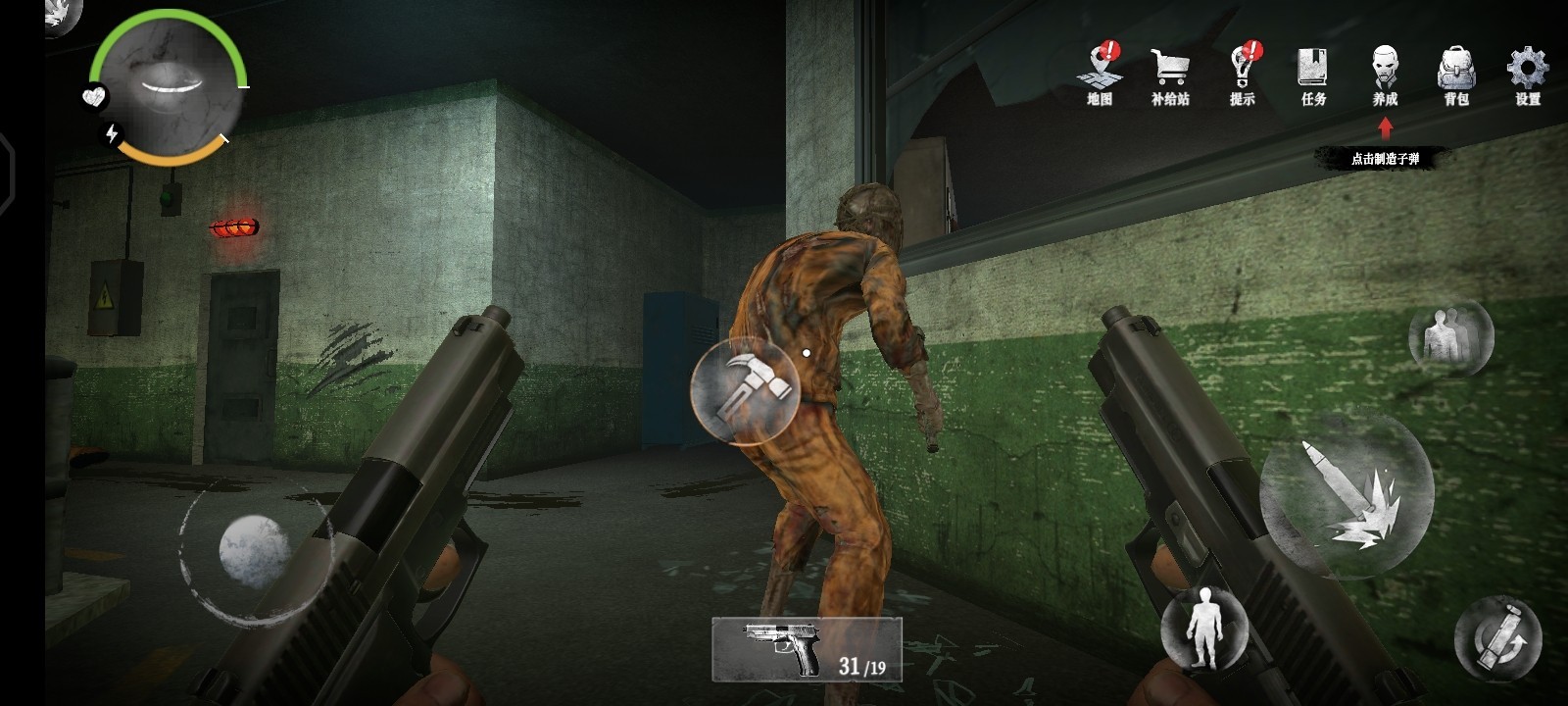Select the pistol weapon slot
The width and height of the screenshot is (1568, 706).
(x=806, y=648)
